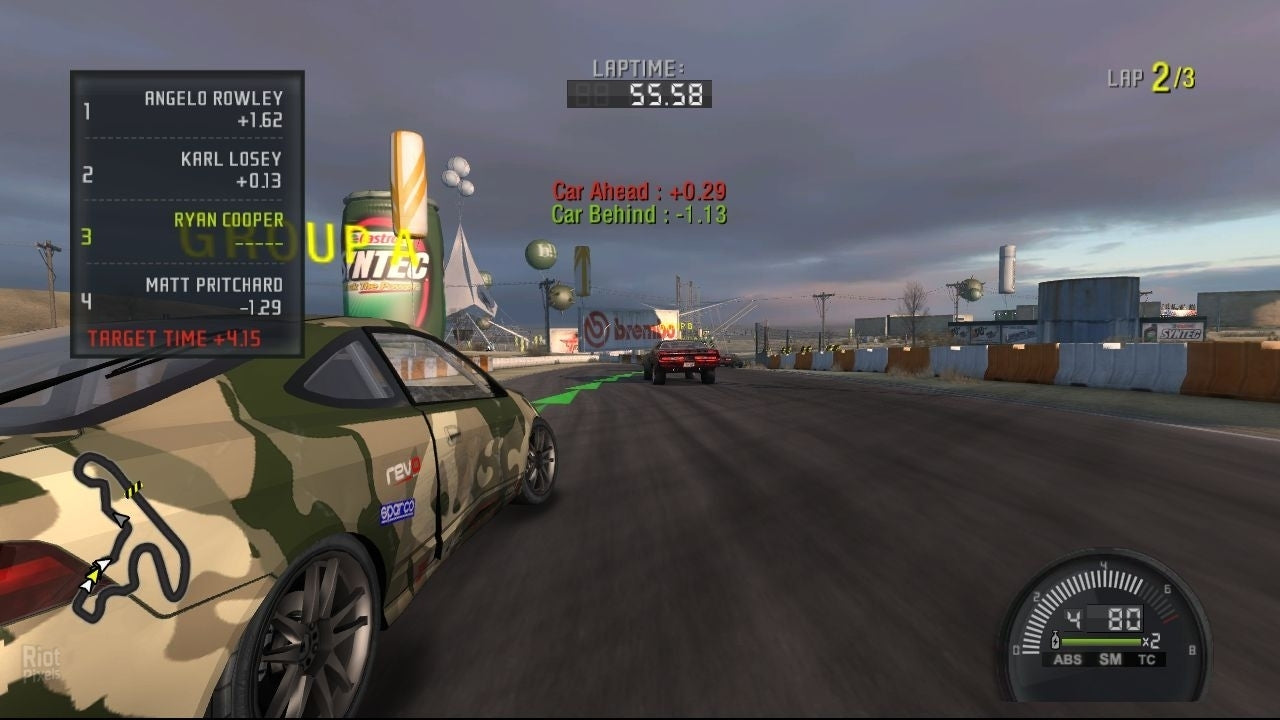1280x720 pixels.
Task: Toggle the TC traction control indicator
Action: [x=1147, y=660]
